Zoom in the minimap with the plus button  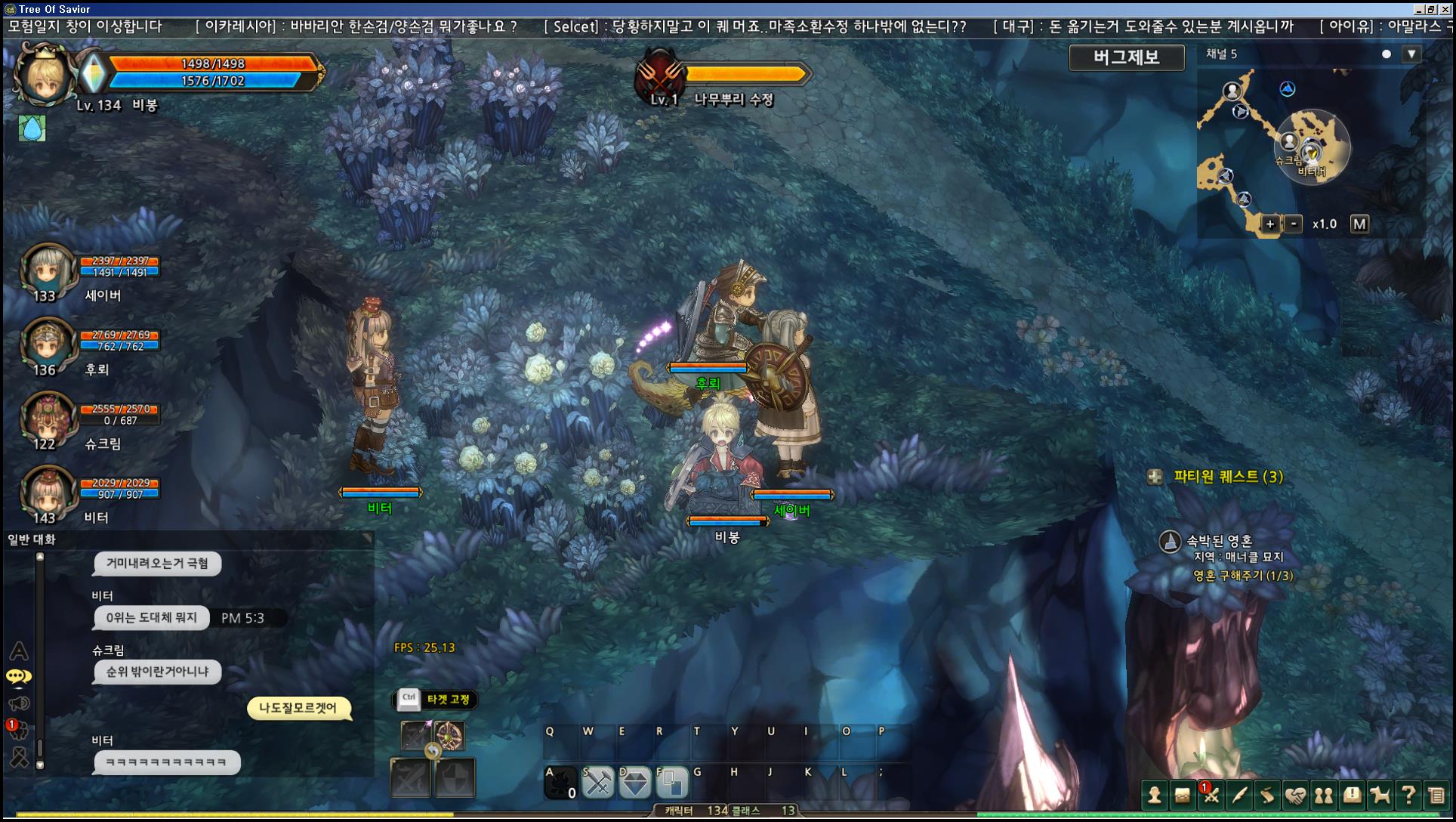point(1270,224)
